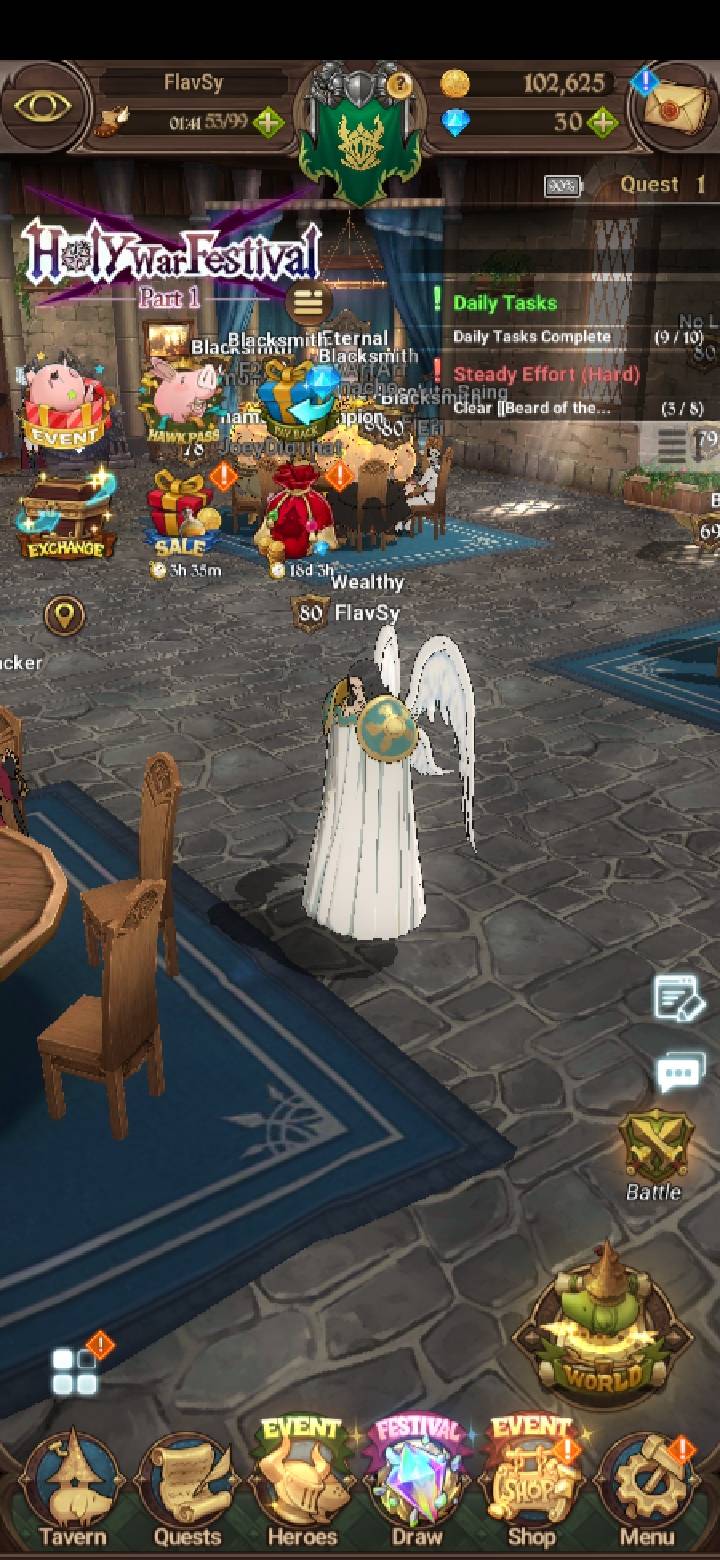
Task: Open the chat speech bubble
Action: pyautogui.click(x=680, y=1074)
